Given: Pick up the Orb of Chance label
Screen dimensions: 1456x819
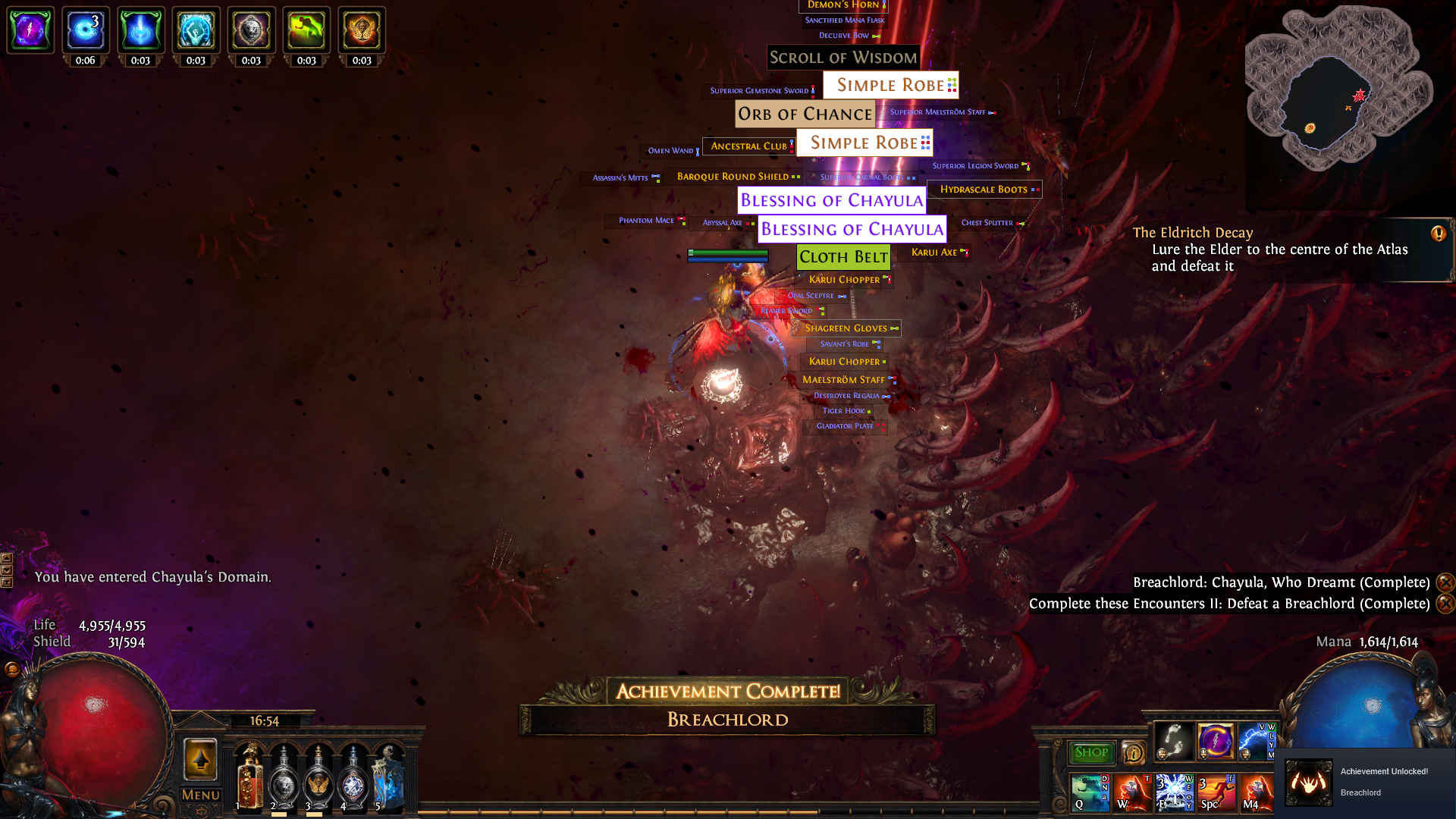Looking at the screenshot, I should (x=805, y=115).
